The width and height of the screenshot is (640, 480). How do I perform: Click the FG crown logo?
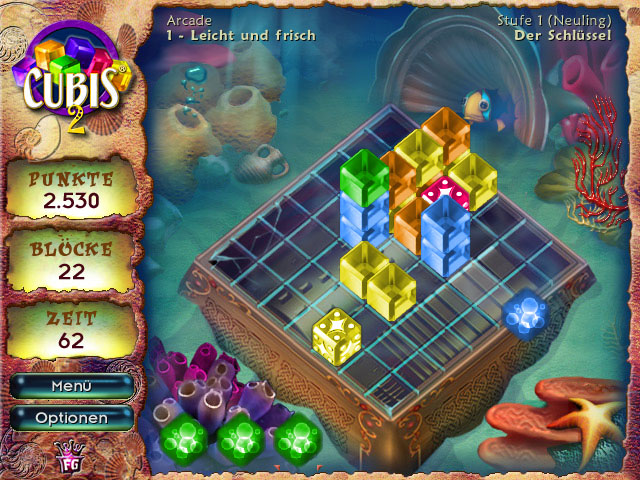[x=71, y=455]
